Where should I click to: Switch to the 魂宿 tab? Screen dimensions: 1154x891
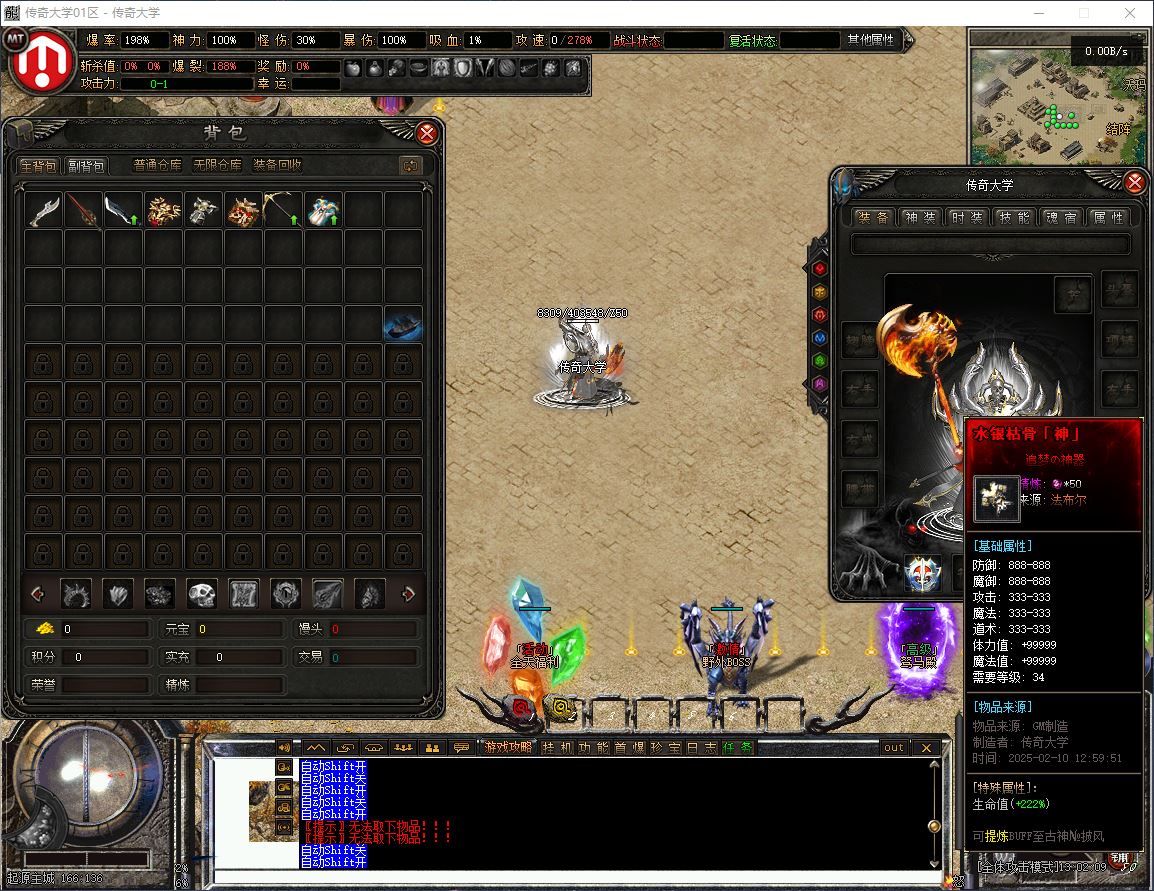(1061, 217)
